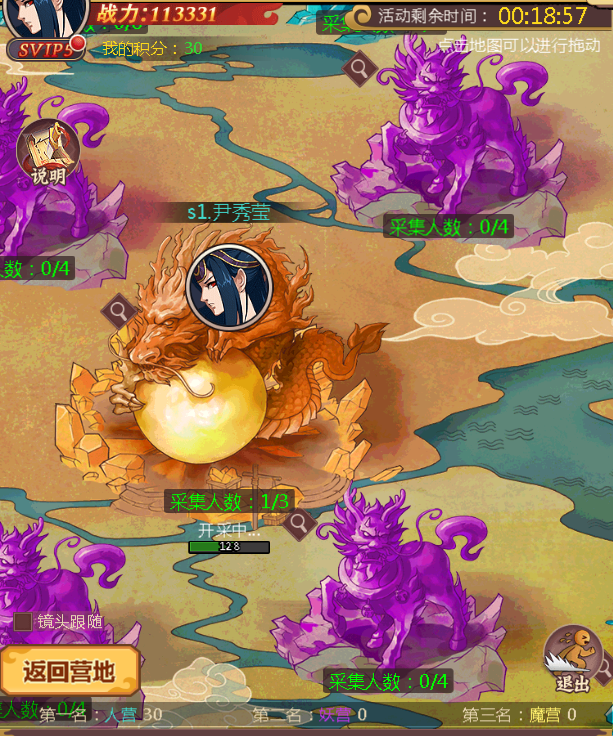
Task: Open the SVIP5 badge
Action: pyautogui.click(x=44, y=49)
